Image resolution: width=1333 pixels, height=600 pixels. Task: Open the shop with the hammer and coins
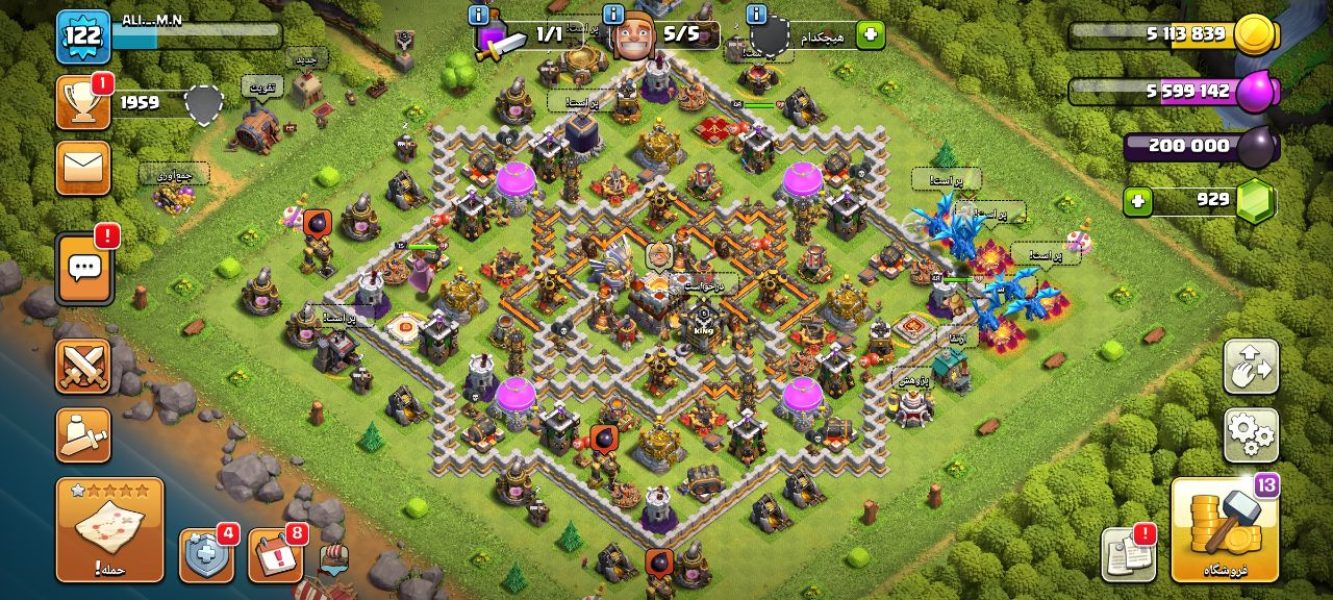pos(1224,530)
